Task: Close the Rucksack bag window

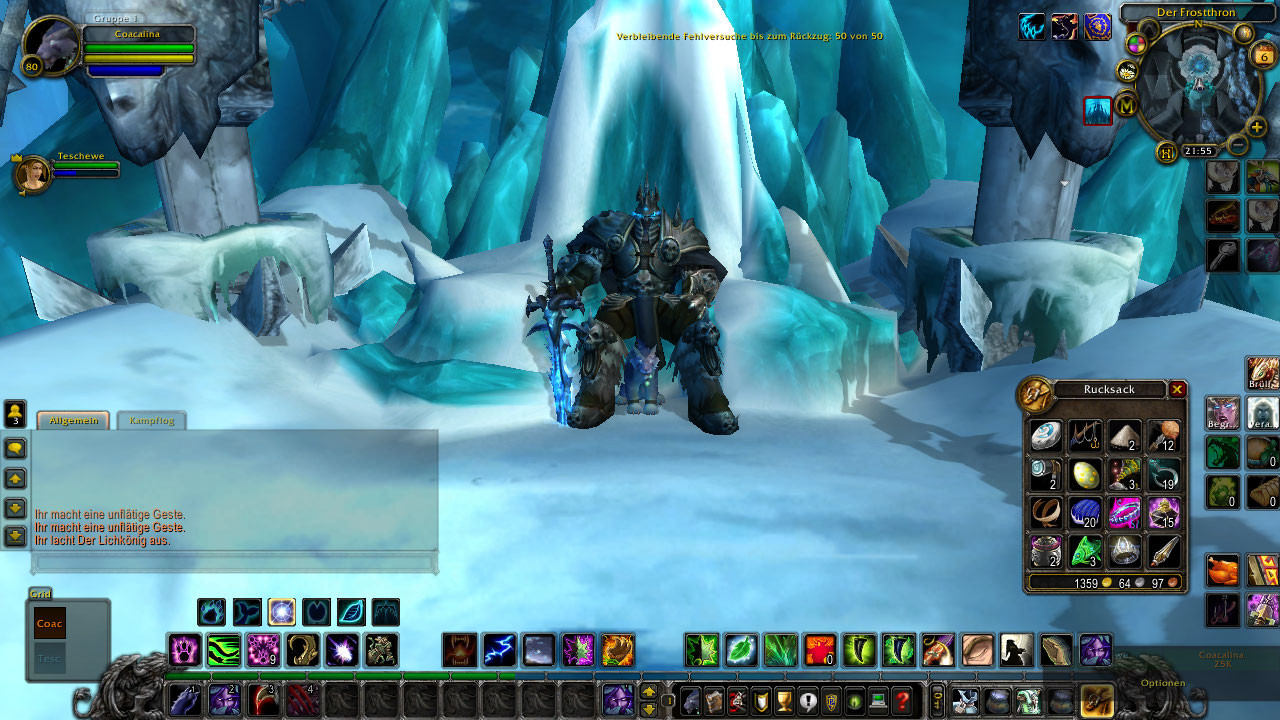Action: [1177, 390]
